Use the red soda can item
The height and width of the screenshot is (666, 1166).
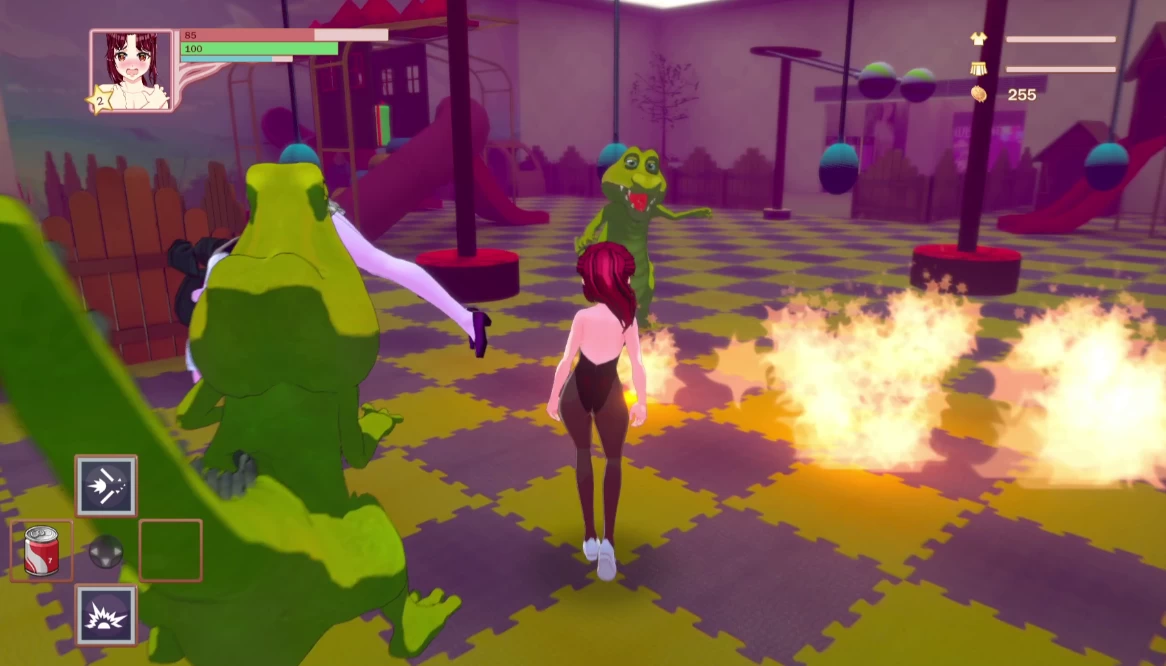pyautogui.click(x=41, y=551)
